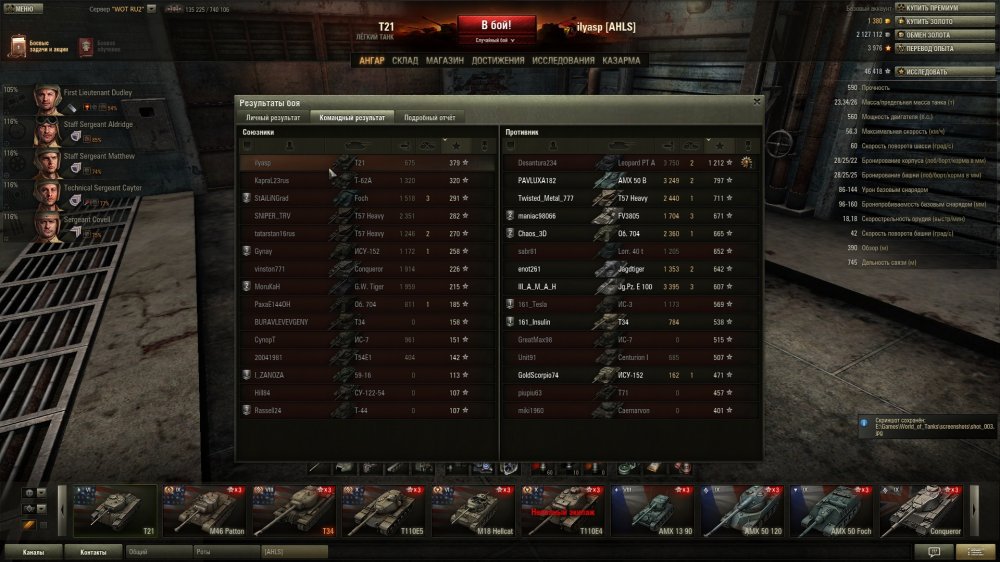Open the МАГАЗИН tab
Image resolution: width=1000 pixels, height=562 pixels.
click(444, 61)
